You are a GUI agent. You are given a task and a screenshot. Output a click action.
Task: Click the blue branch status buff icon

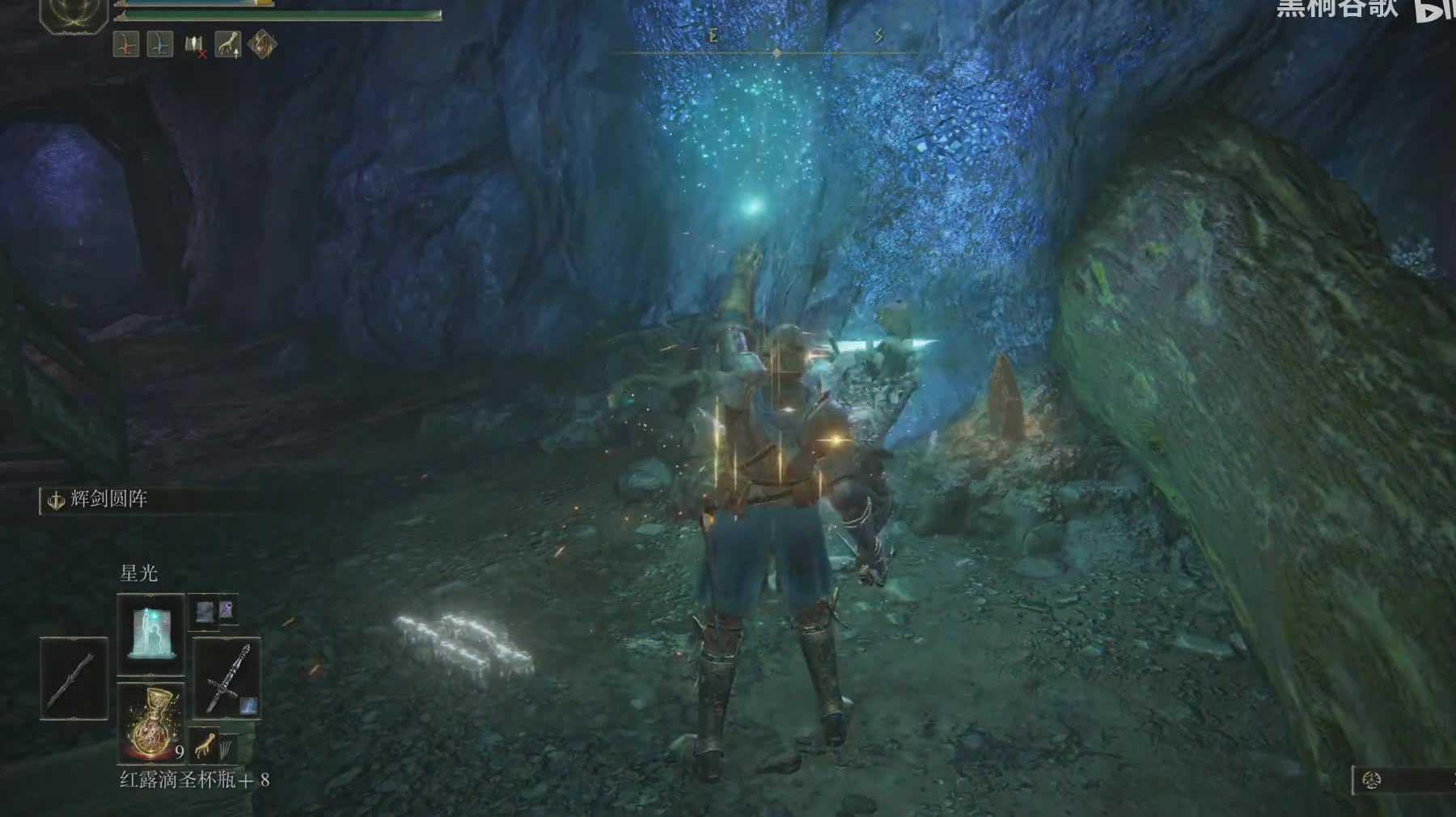coord(160,44)
